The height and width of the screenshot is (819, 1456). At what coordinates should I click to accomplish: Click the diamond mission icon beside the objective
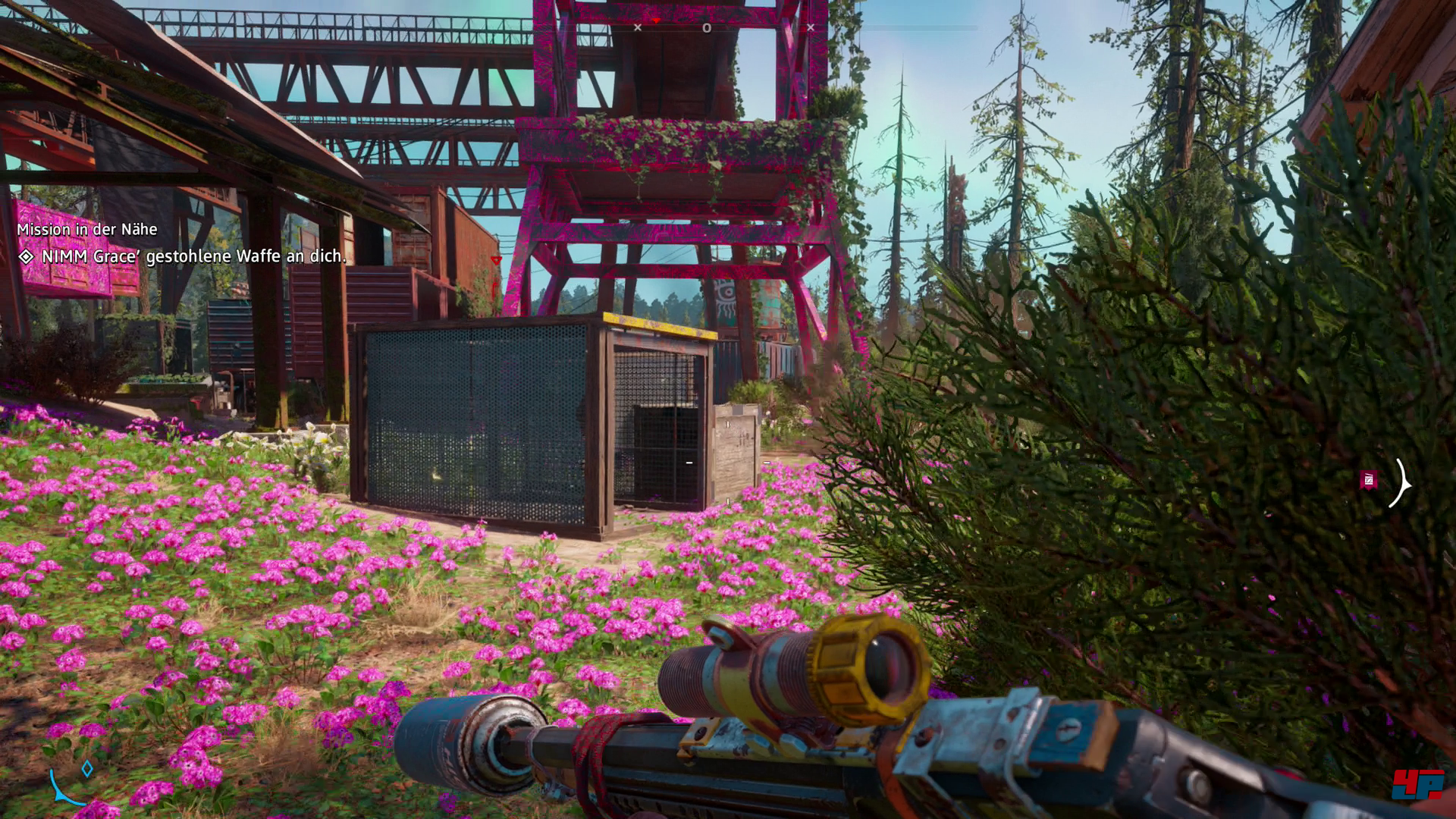[27, 257]
